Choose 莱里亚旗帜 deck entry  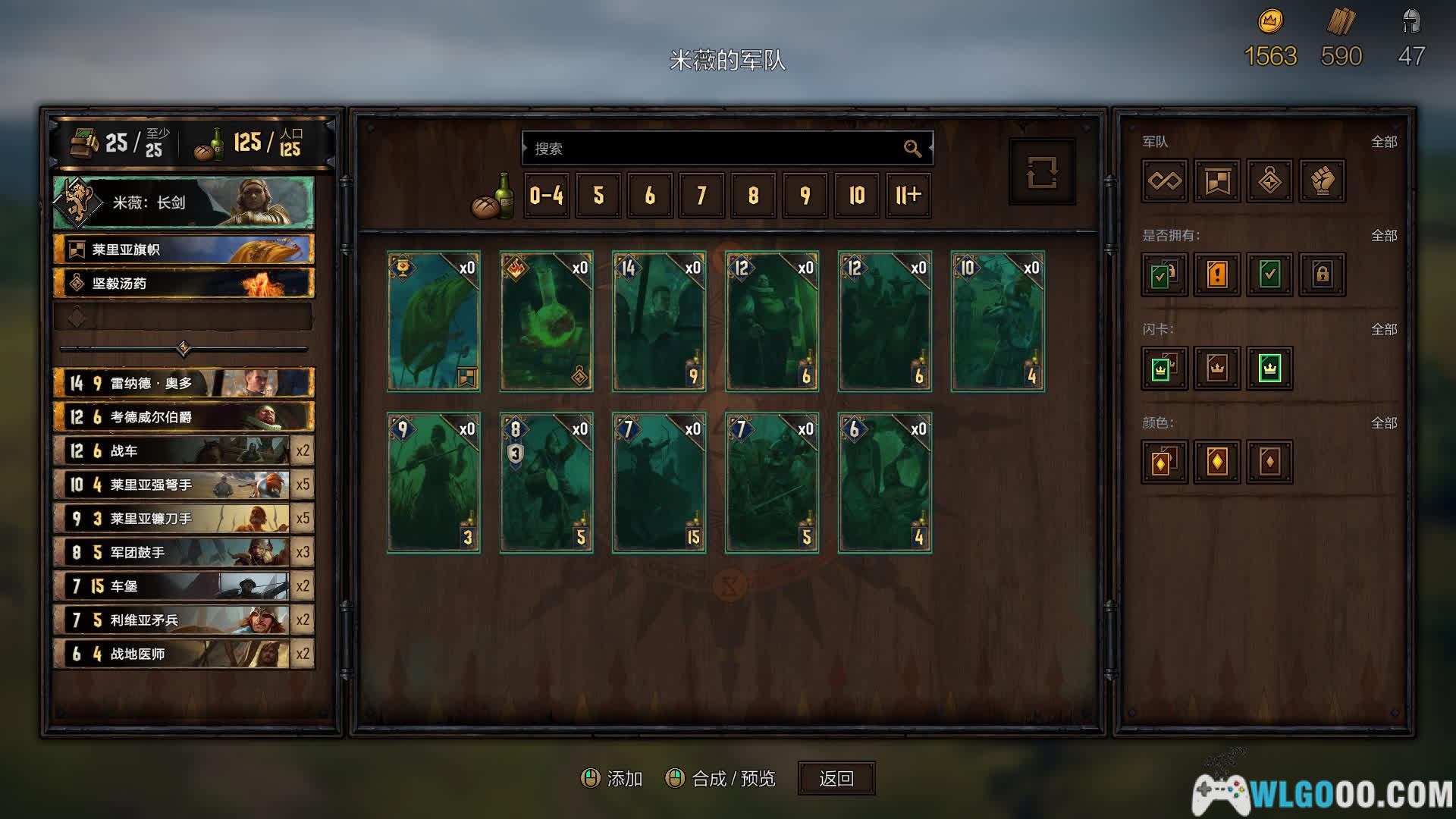184,249
